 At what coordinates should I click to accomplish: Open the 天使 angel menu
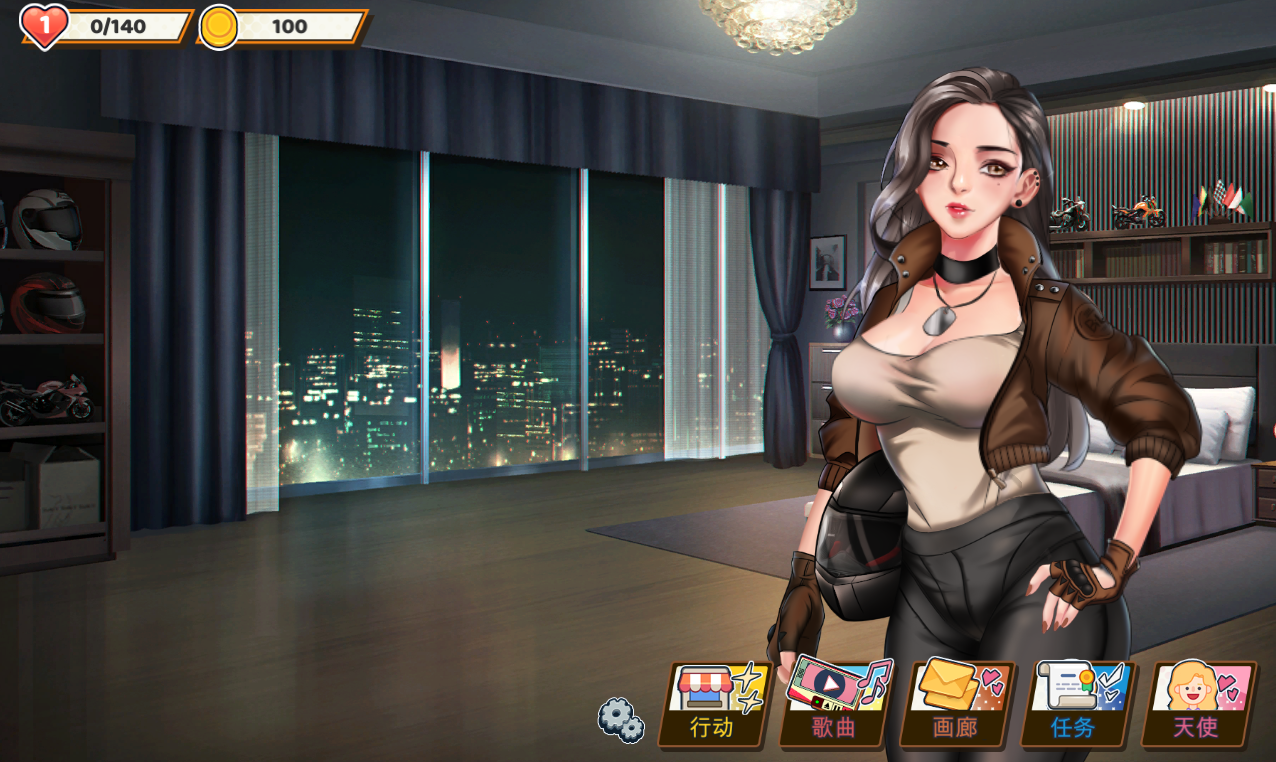(1197, 704)
